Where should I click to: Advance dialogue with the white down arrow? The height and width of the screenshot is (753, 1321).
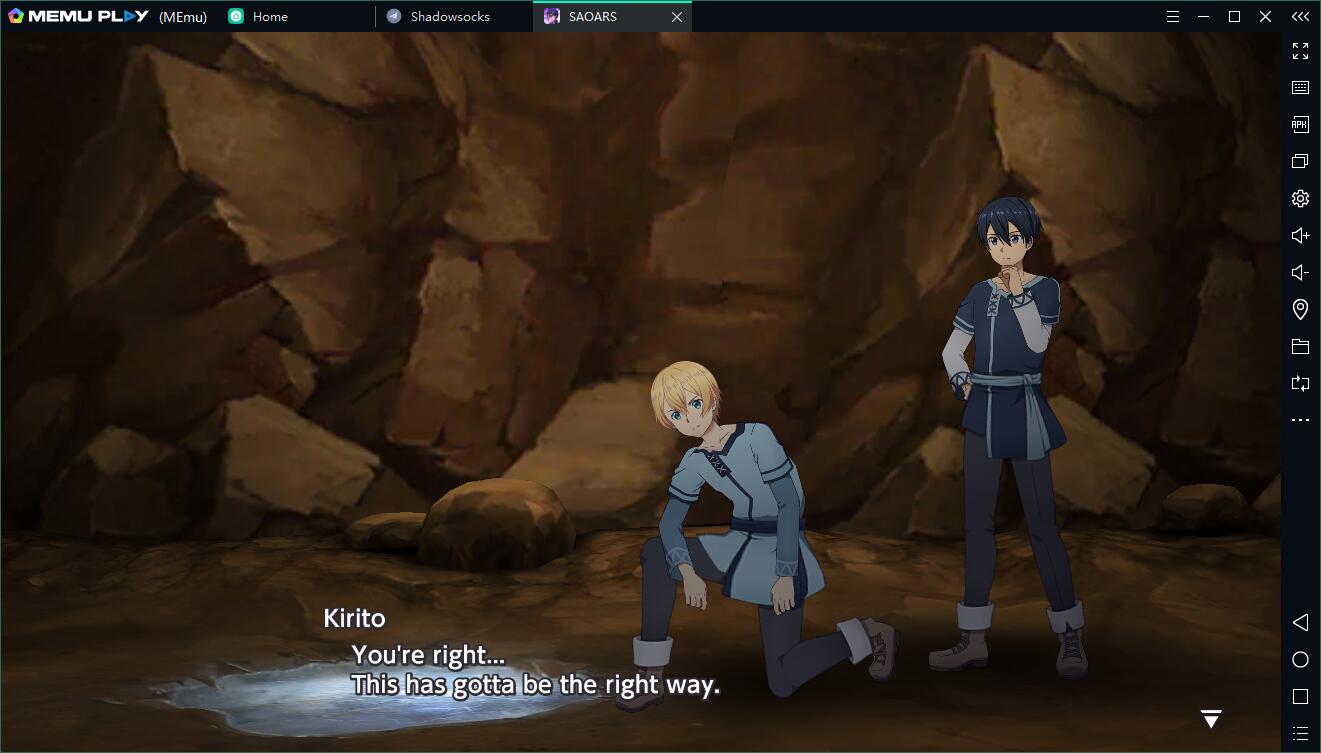pos(1211,718)
